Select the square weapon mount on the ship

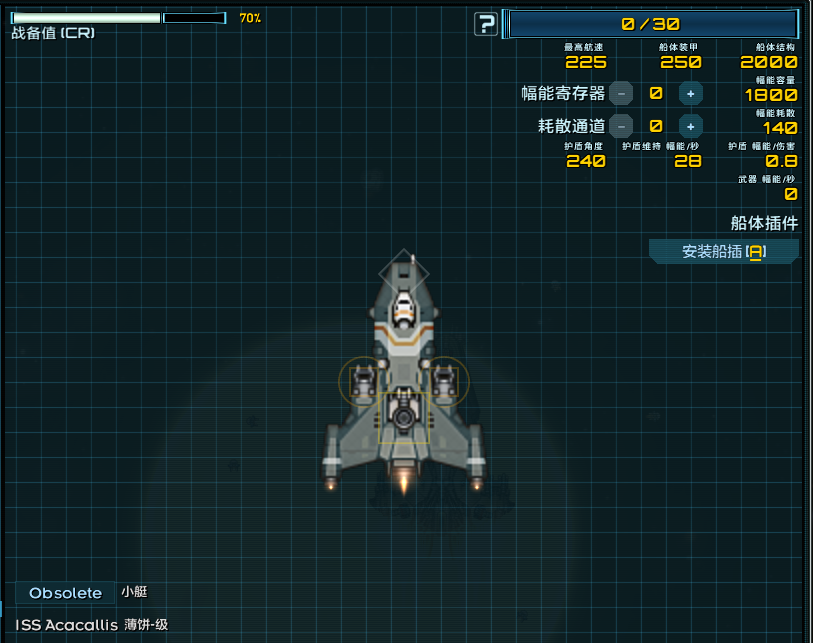(x=404, y=417)
